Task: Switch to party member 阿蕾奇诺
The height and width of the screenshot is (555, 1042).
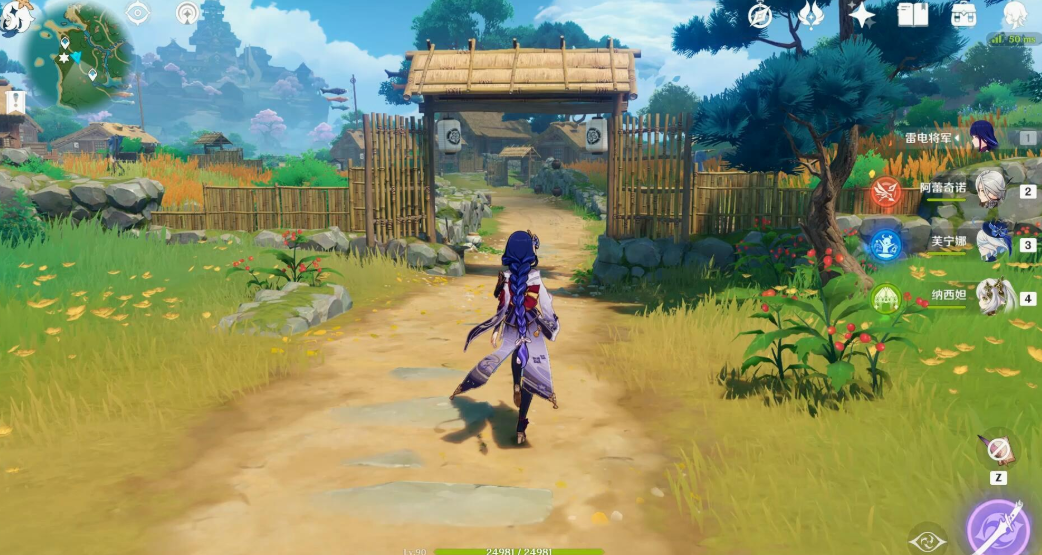Action: [x=989, y=190]
